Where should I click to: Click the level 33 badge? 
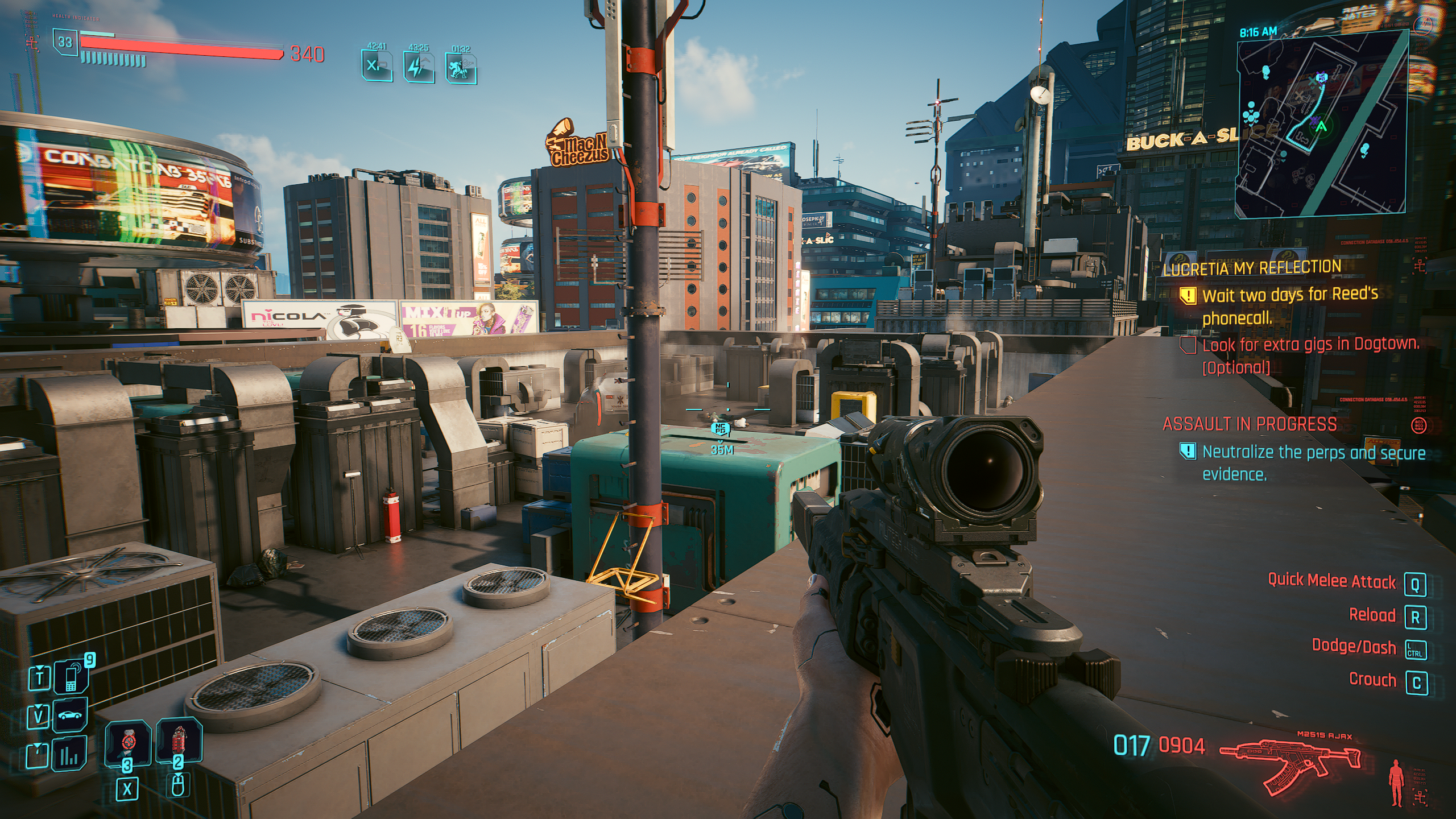(x=65, y=42)
